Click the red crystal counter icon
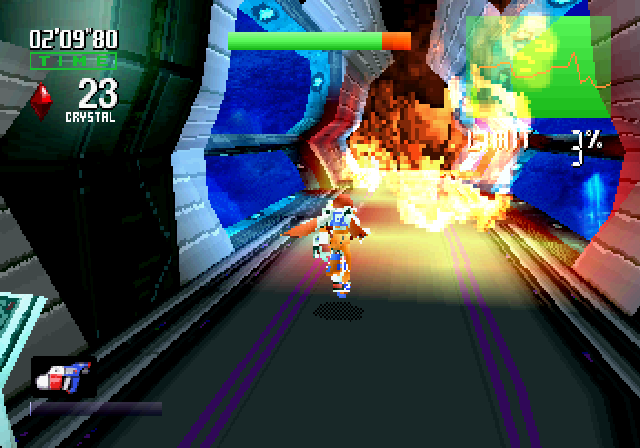 42,100
